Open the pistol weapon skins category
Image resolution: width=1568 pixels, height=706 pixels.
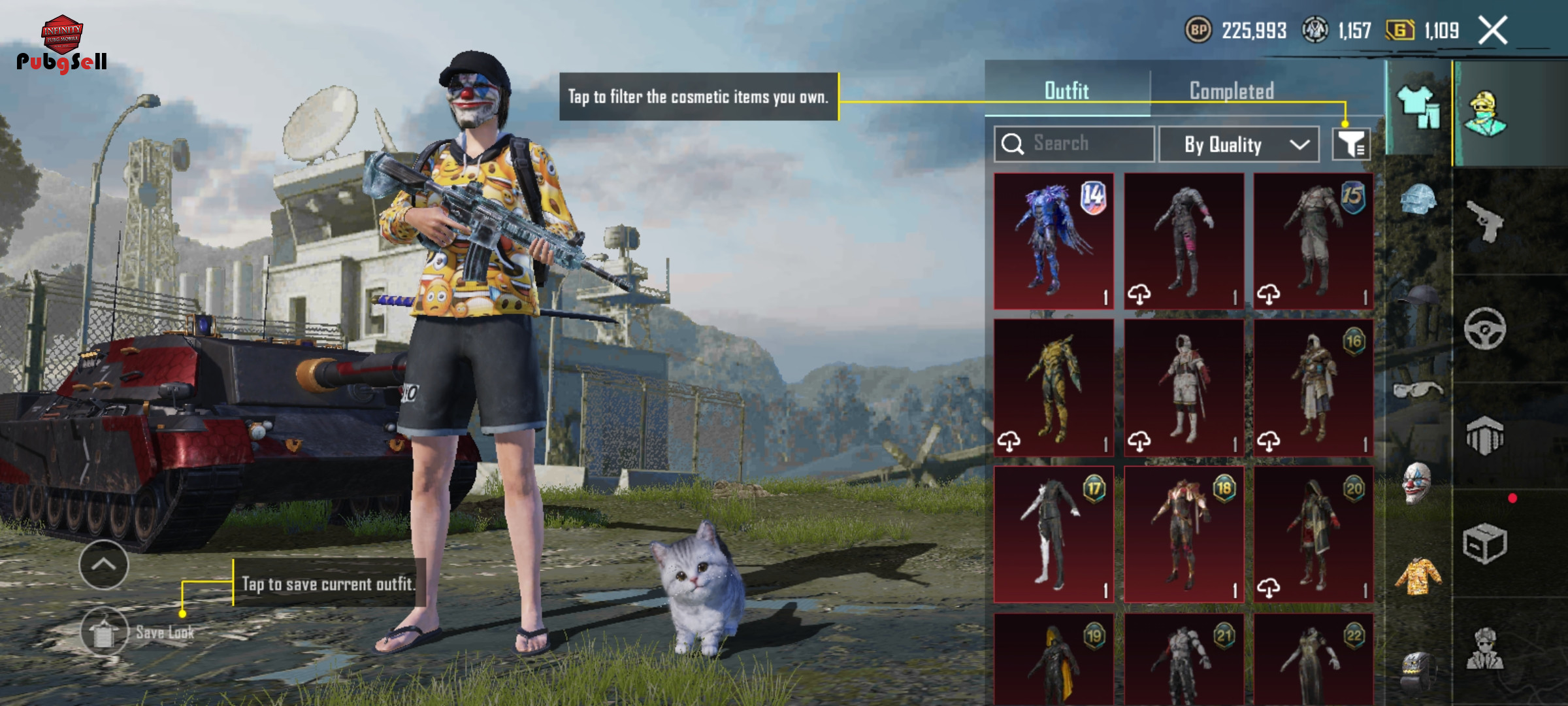click(1484, 221)
